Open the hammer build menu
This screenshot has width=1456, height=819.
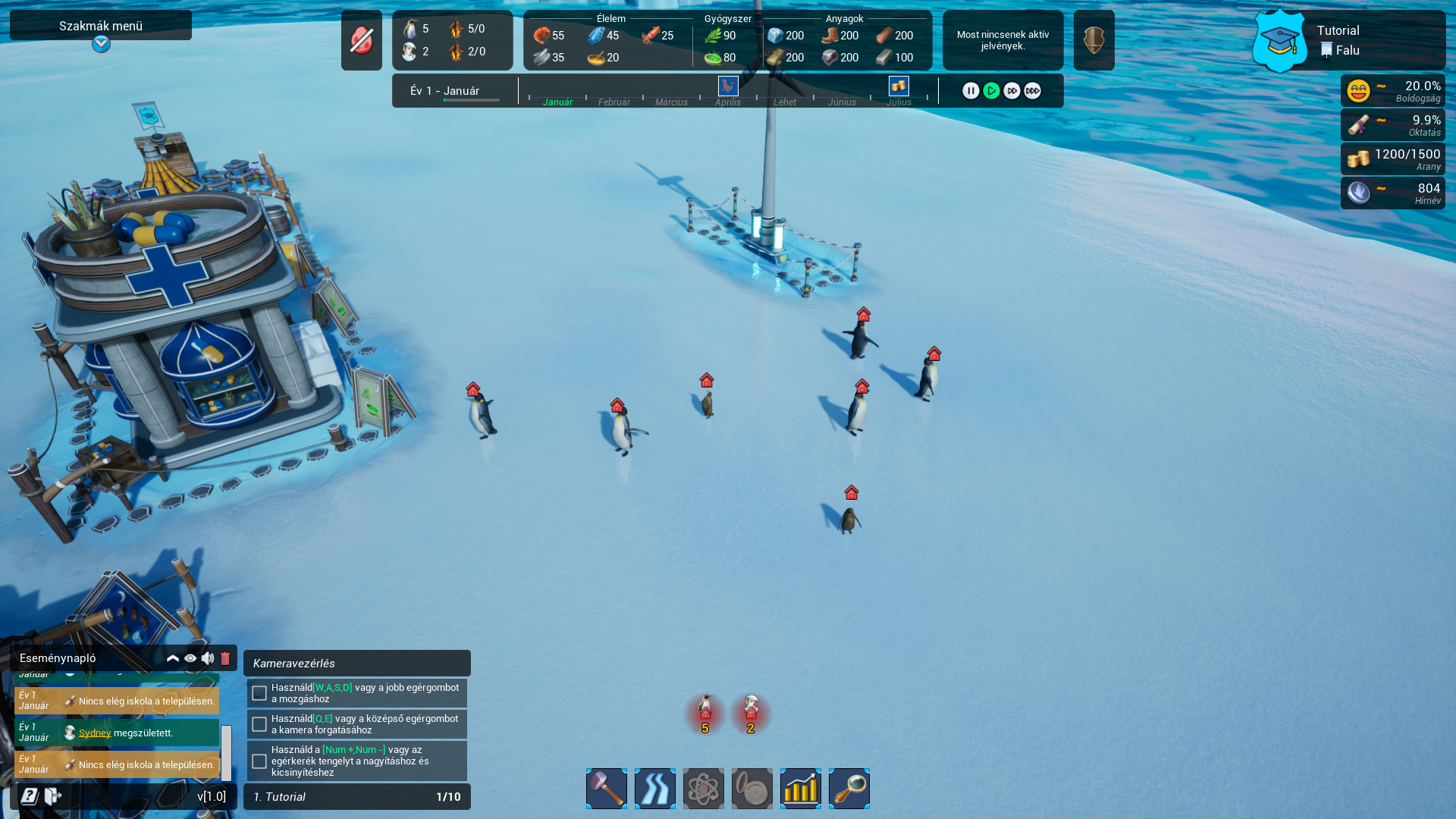607,789
